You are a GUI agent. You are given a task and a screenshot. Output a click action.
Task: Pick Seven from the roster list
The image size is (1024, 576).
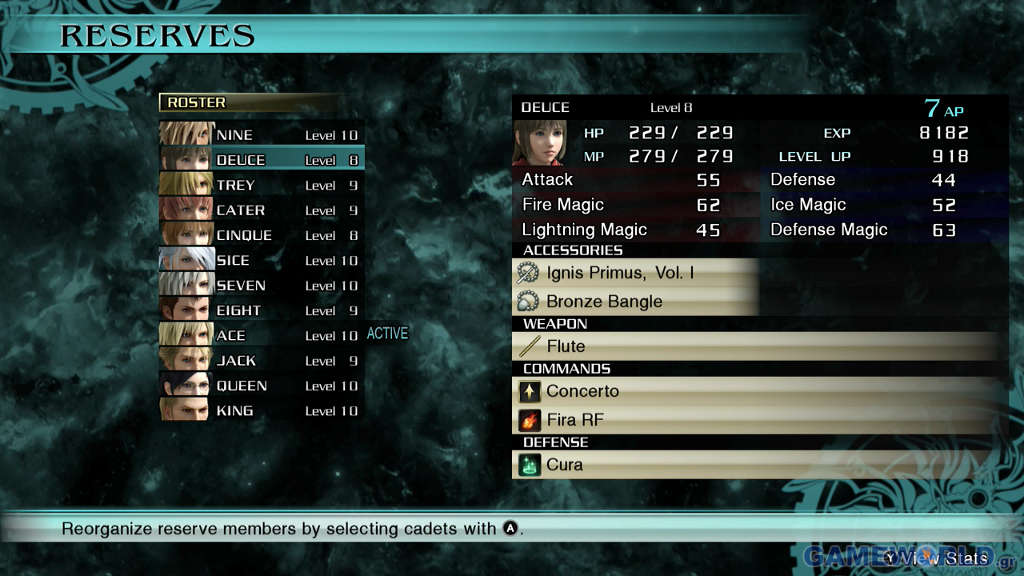tap(262, 285)
